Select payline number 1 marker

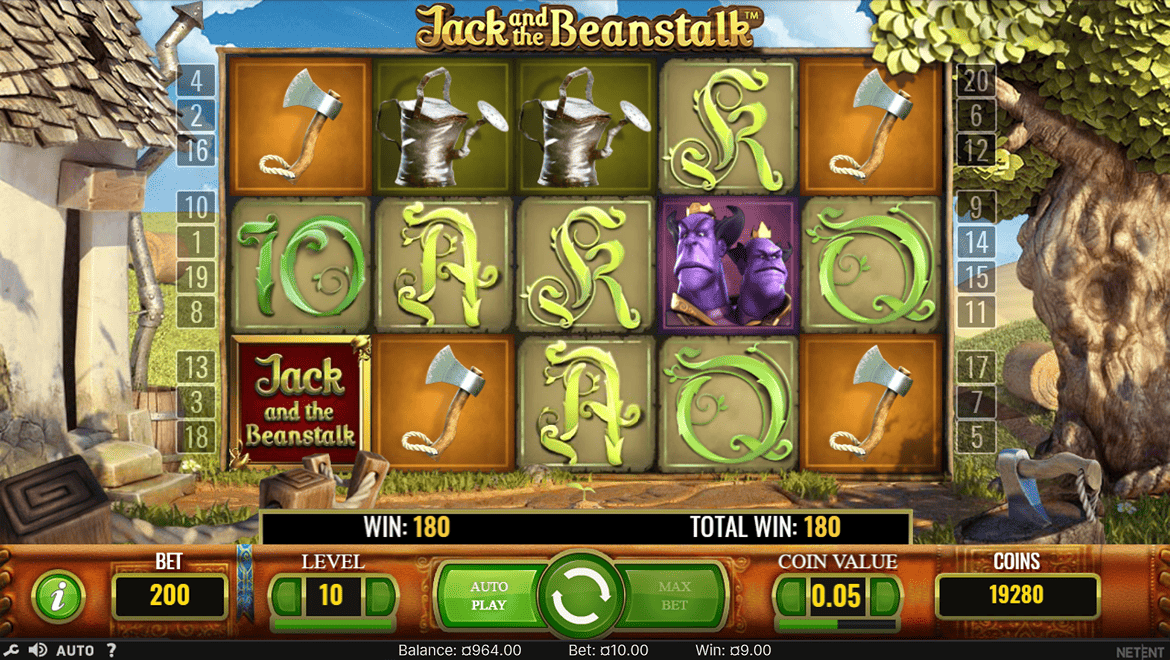196,242
